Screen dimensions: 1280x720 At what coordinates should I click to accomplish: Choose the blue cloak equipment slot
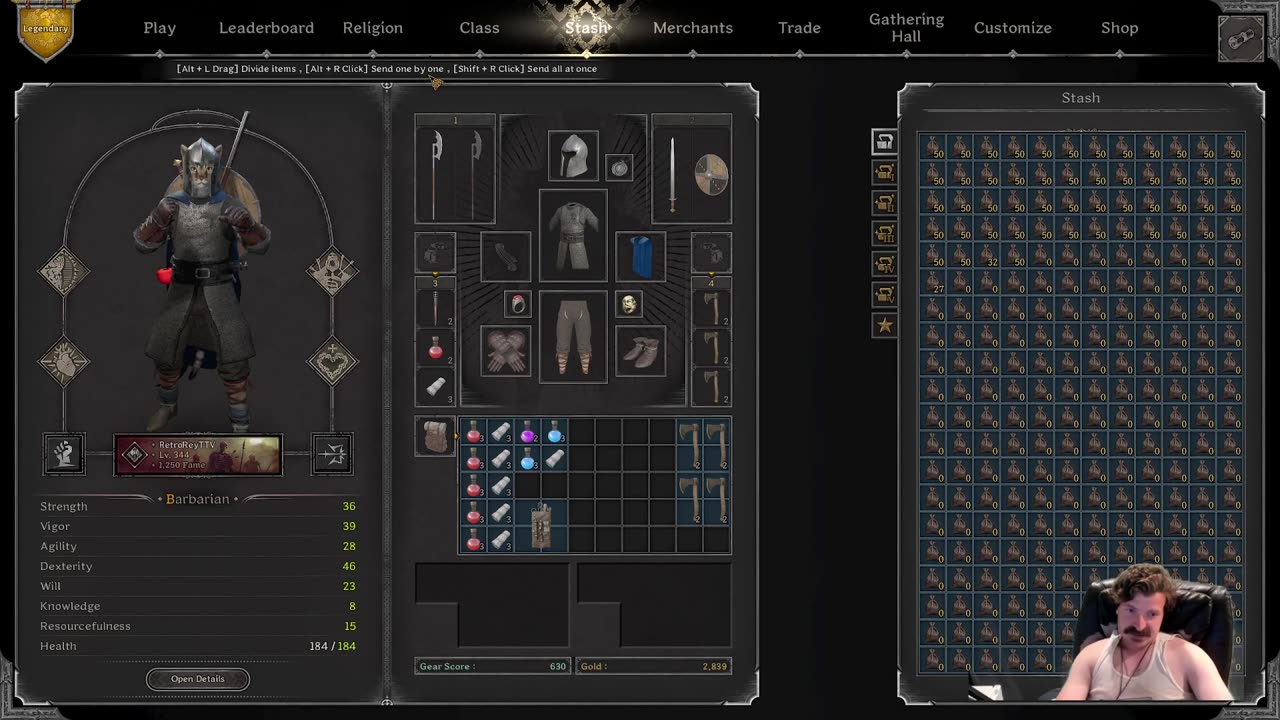coord(641,257)
